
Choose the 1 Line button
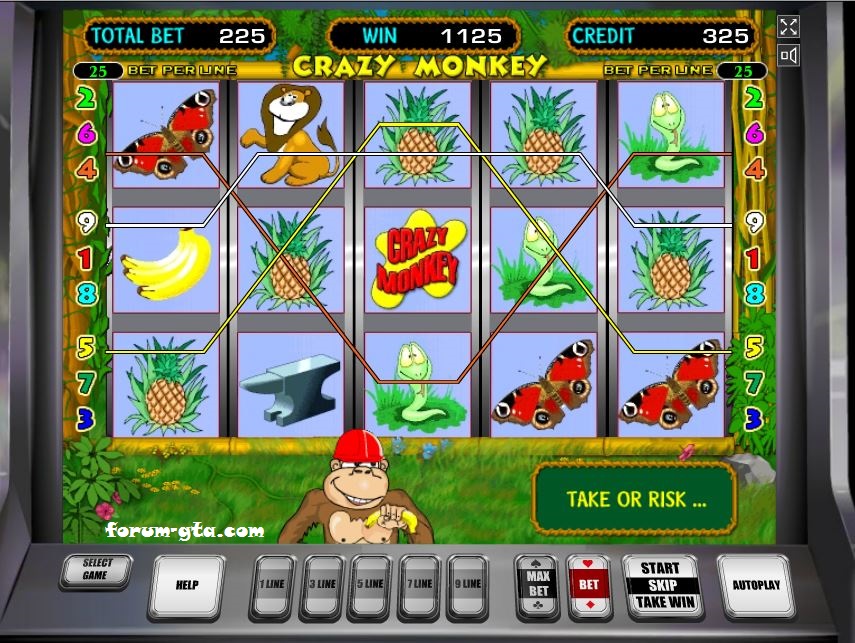[x=272, y=585]
